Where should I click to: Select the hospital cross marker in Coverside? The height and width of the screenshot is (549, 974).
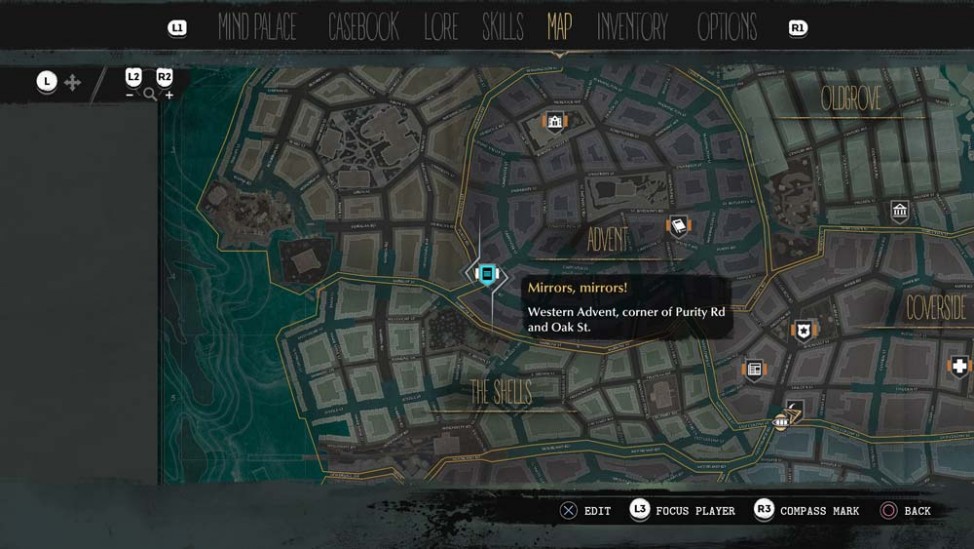pos(961,366)
